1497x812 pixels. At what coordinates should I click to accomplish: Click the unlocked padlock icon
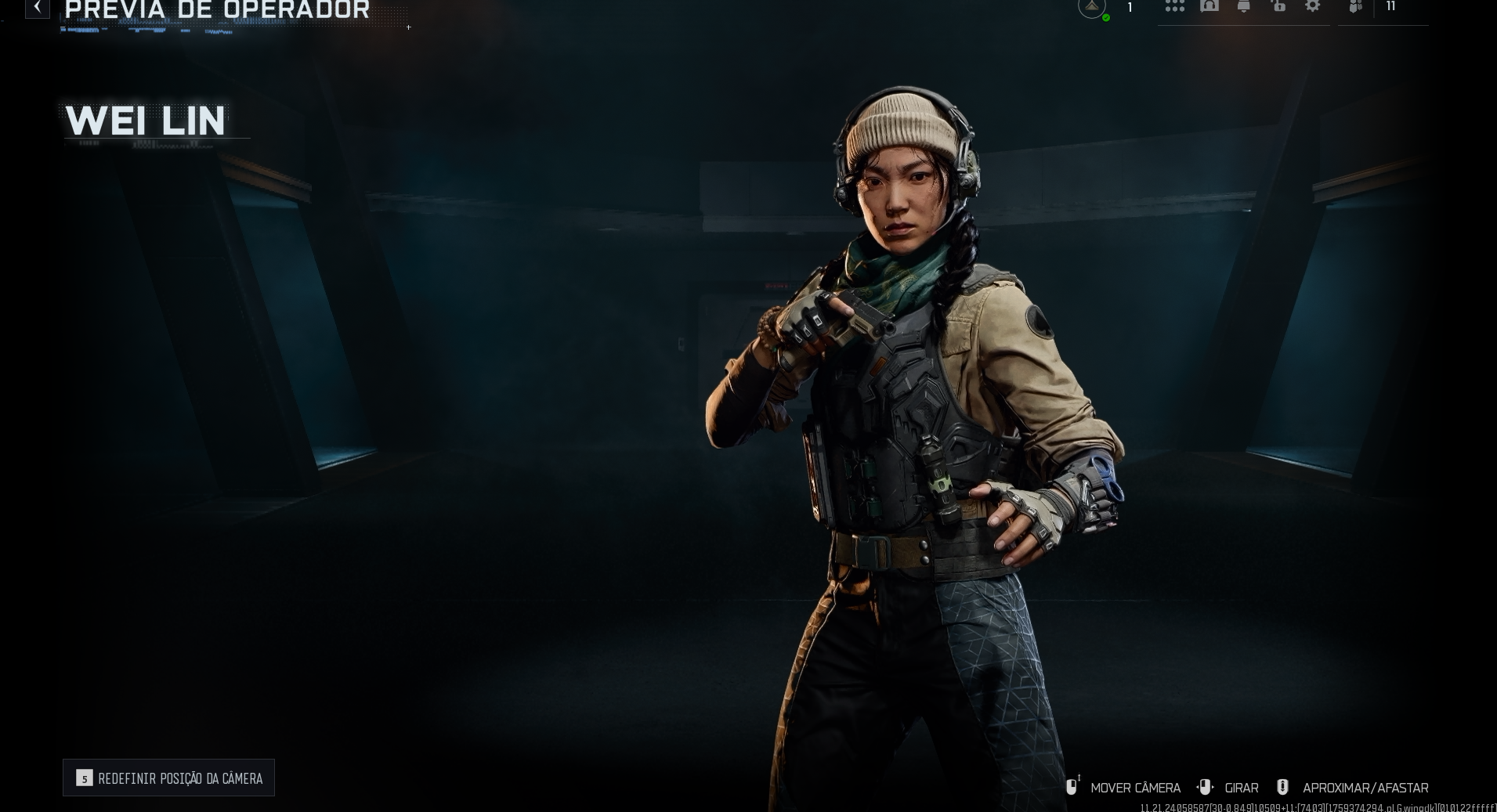pos(1278,6)
